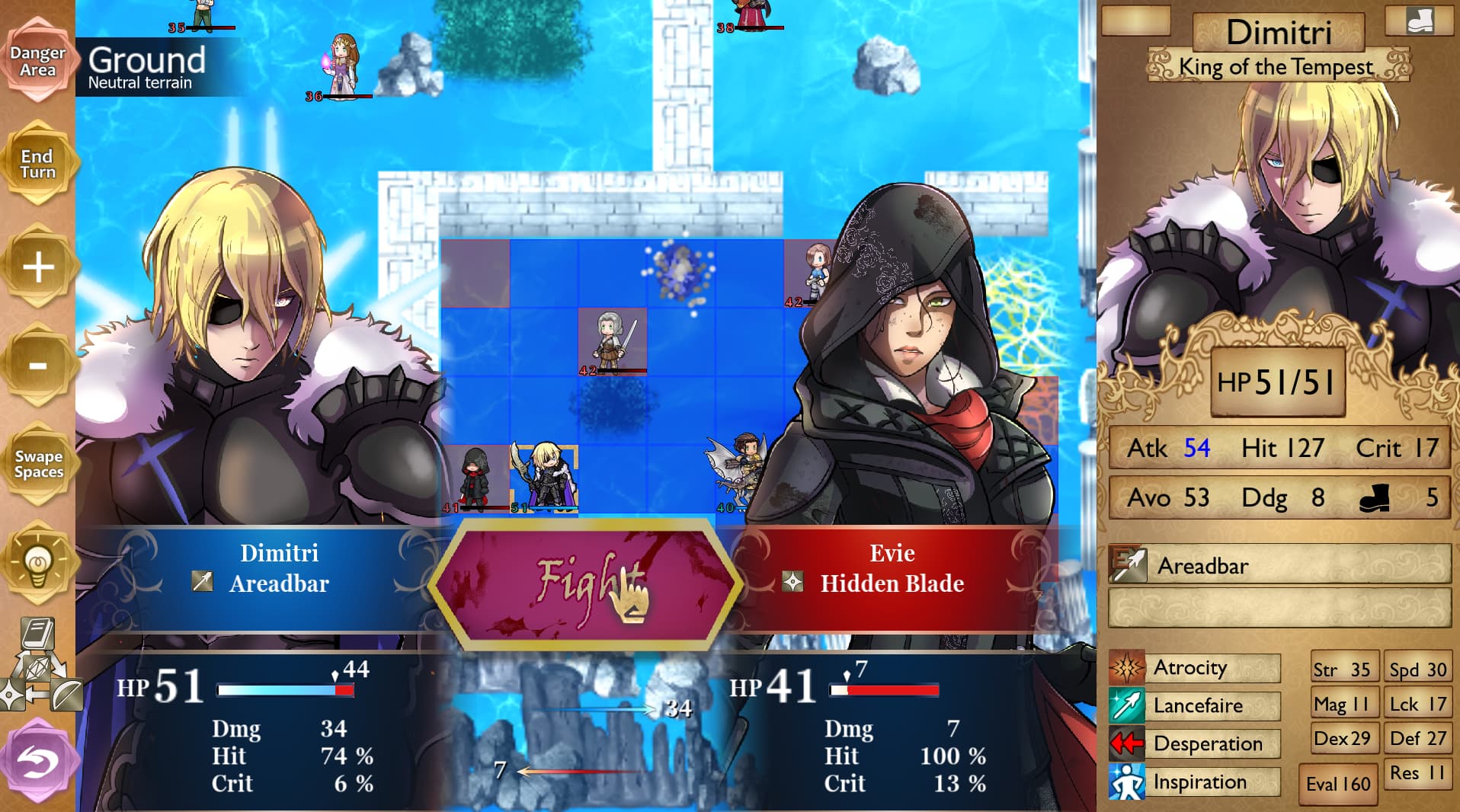Click the boot icon on Dimitri's panel

(x=1420, y=21)
